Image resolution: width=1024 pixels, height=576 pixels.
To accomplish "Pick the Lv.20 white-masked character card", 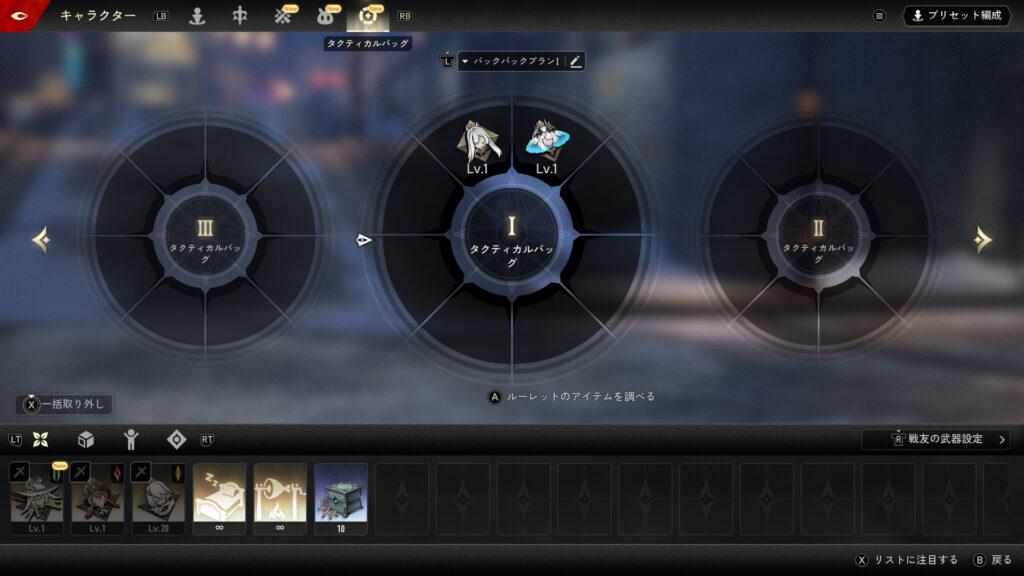I will point(158,497).
